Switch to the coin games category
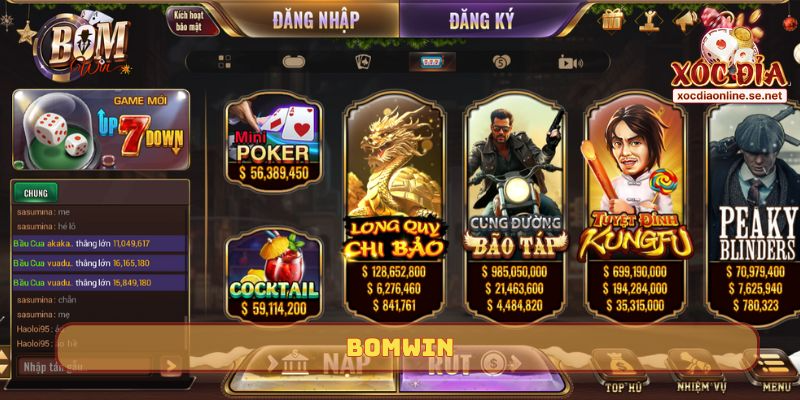This screenshot has height=400, width=800. click(x=500, y=62)
